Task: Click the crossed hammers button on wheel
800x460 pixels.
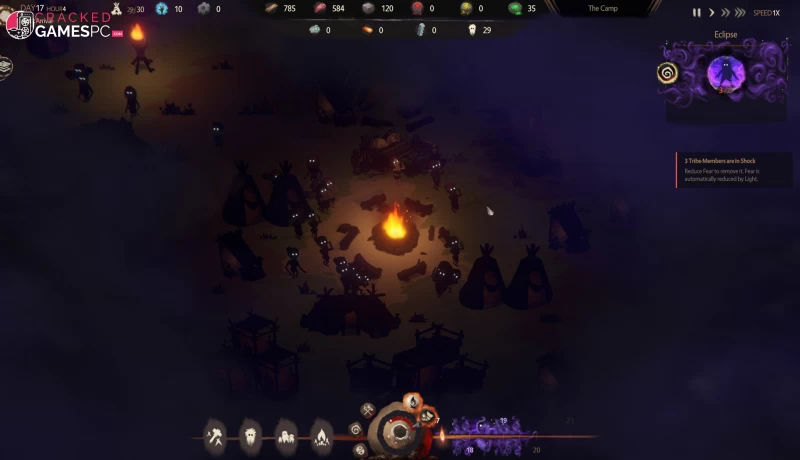Action: (367, 410)
